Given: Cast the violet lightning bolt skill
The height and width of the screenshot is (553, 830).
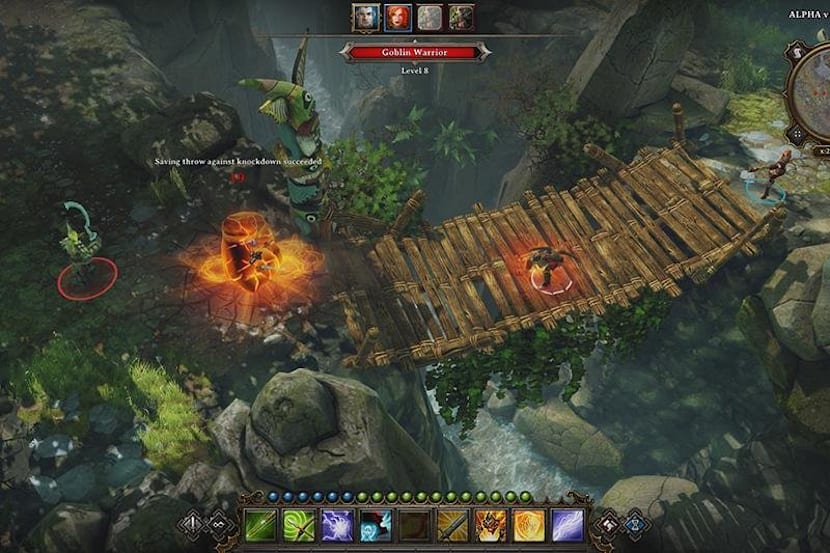Looking at the screenshot, I should point(565,525).
